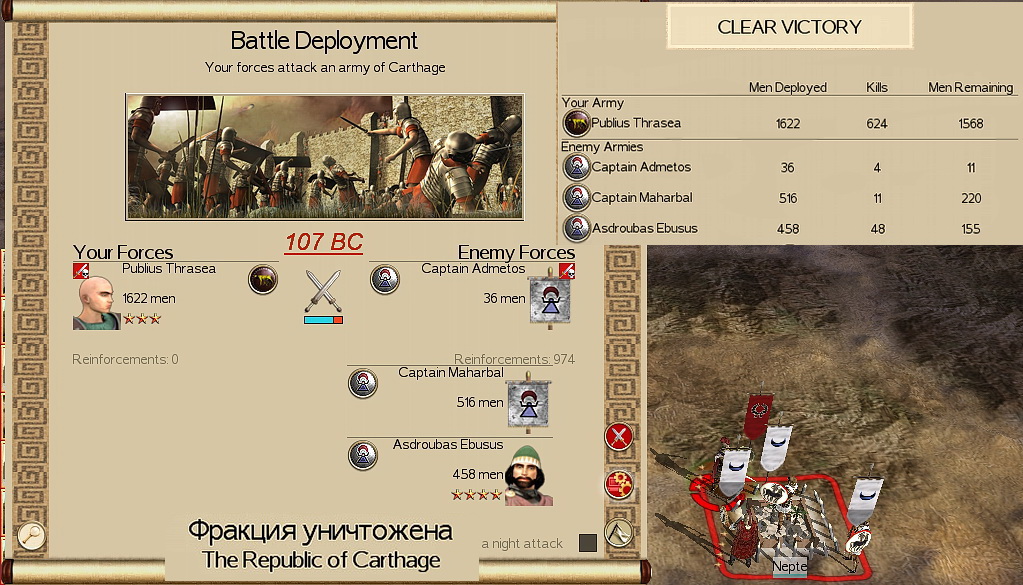Click the Clear Victory banner
The width and height of the screenshot is (1023, 585).
point(789,27)
